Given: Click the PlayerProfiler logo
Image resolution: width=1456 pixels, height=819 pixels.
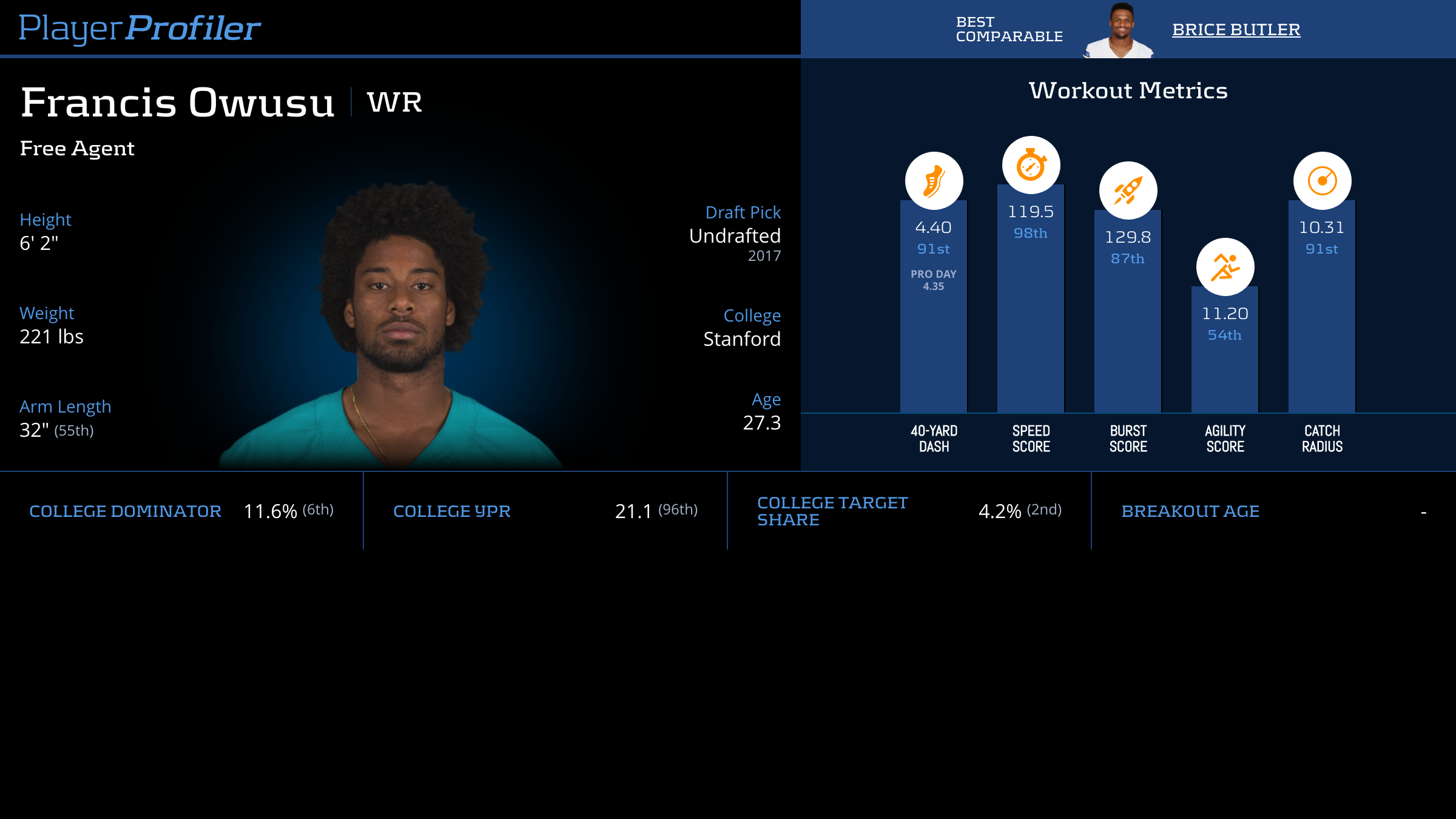Looking at the screenshot, I should [x=140, y=29].
